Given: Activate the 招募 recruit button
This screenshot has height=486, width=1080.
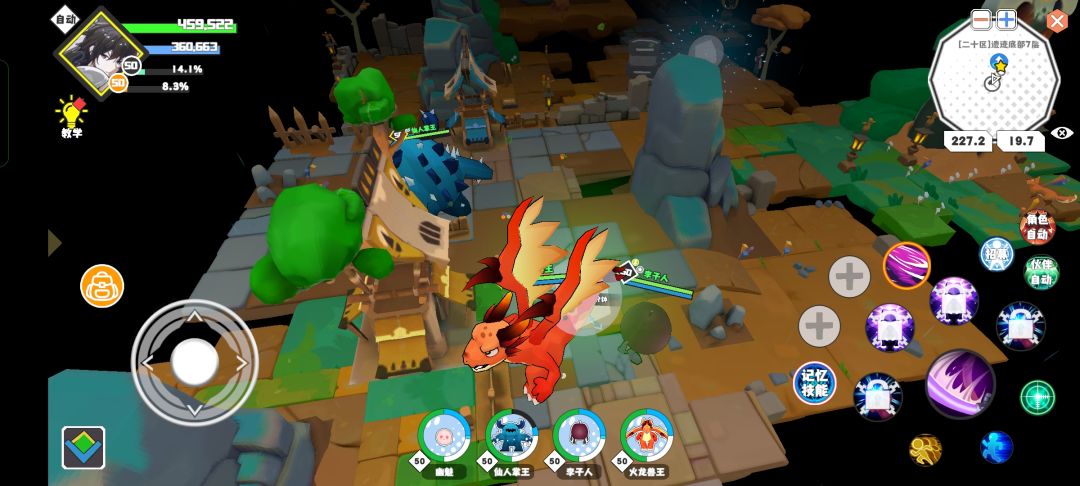Looking at the screenshot, I should [x=996, y=254].
